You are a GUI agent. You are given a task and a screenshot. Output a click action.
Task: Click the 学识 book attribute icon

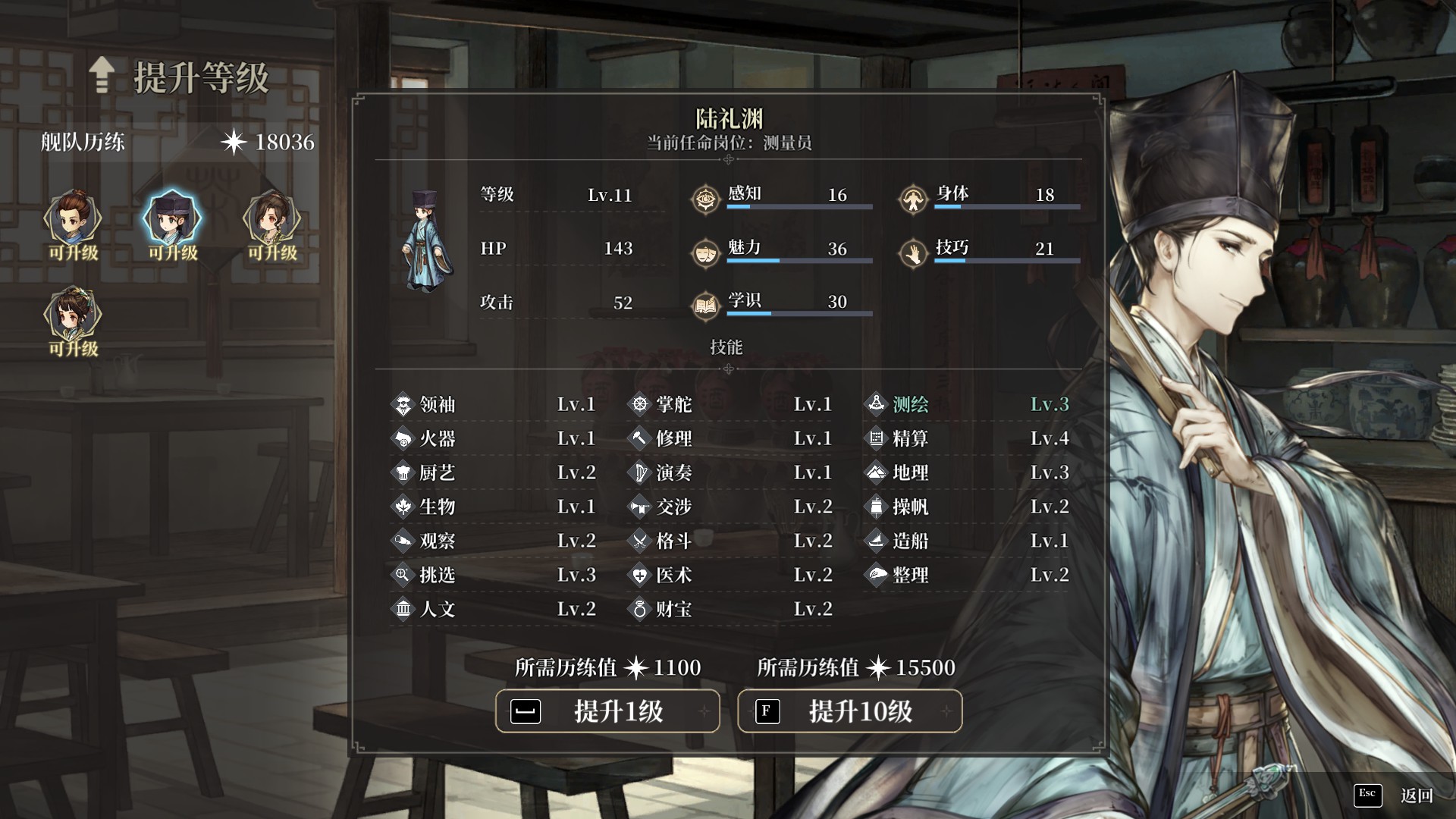point(705,306)
